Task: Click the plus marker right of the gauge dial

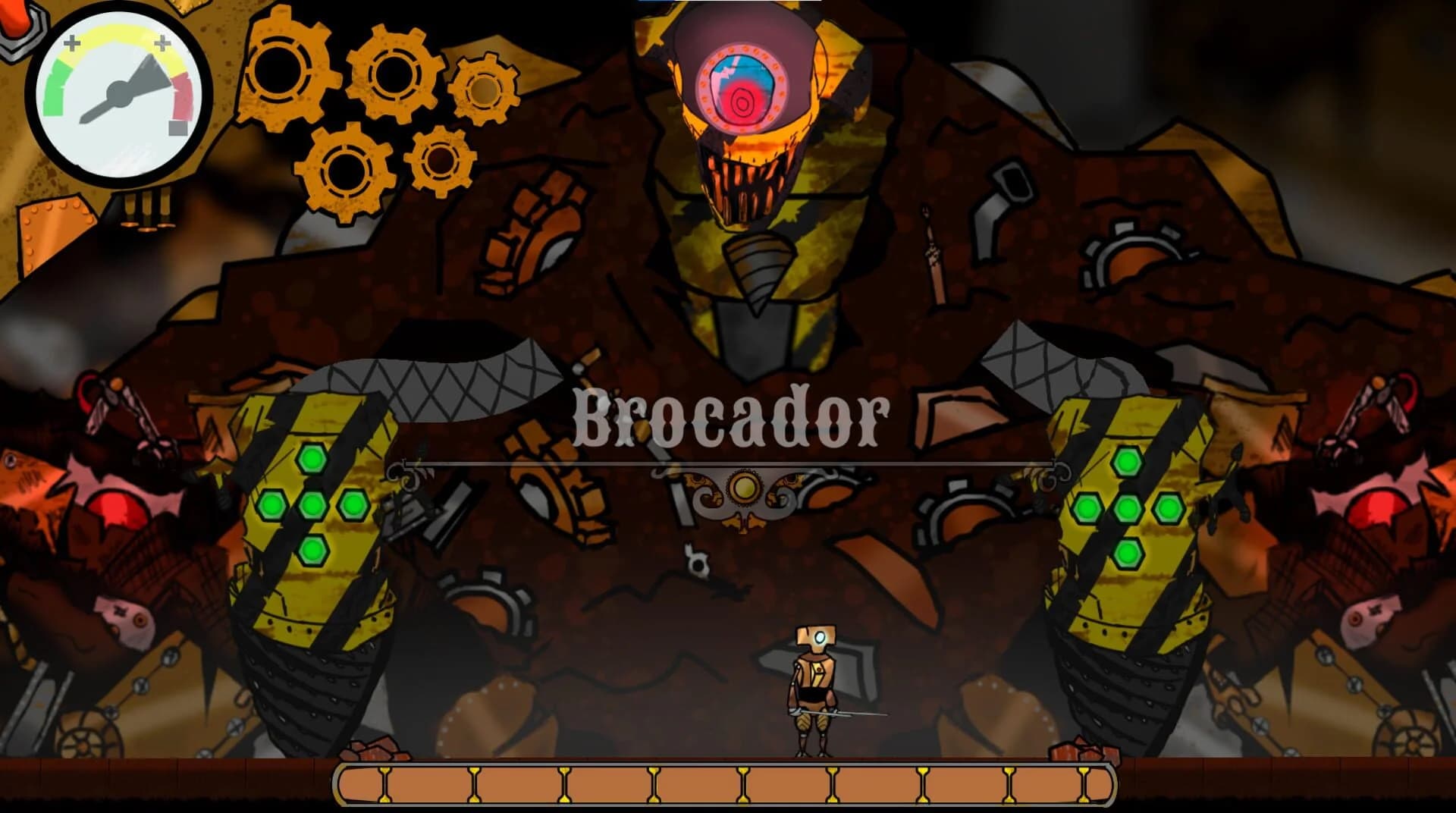Action: (161, 43)
